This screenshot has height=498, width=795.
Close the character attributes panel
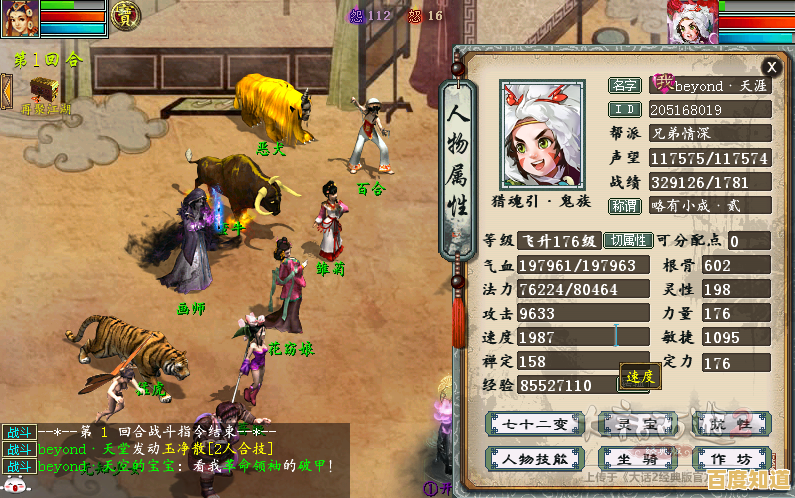pyautogui.click(x=771, y=67)
